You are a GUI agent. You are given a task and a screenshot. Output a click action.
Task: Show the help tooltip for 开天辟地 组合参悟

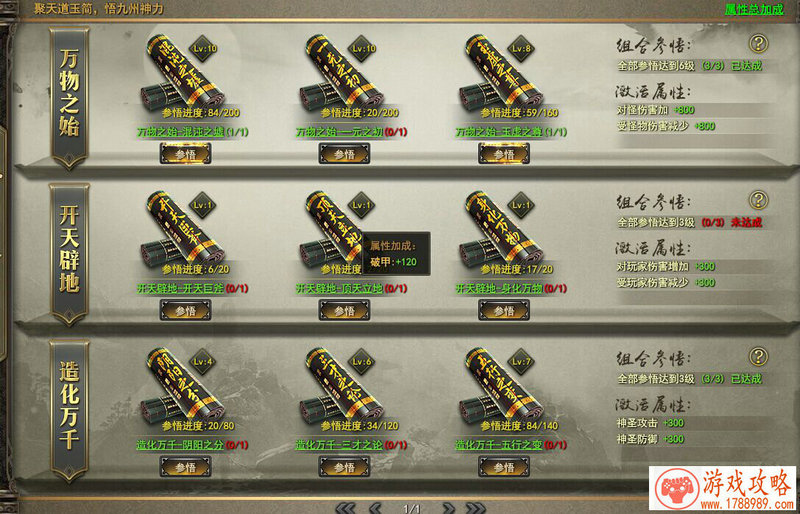point(759,200)
